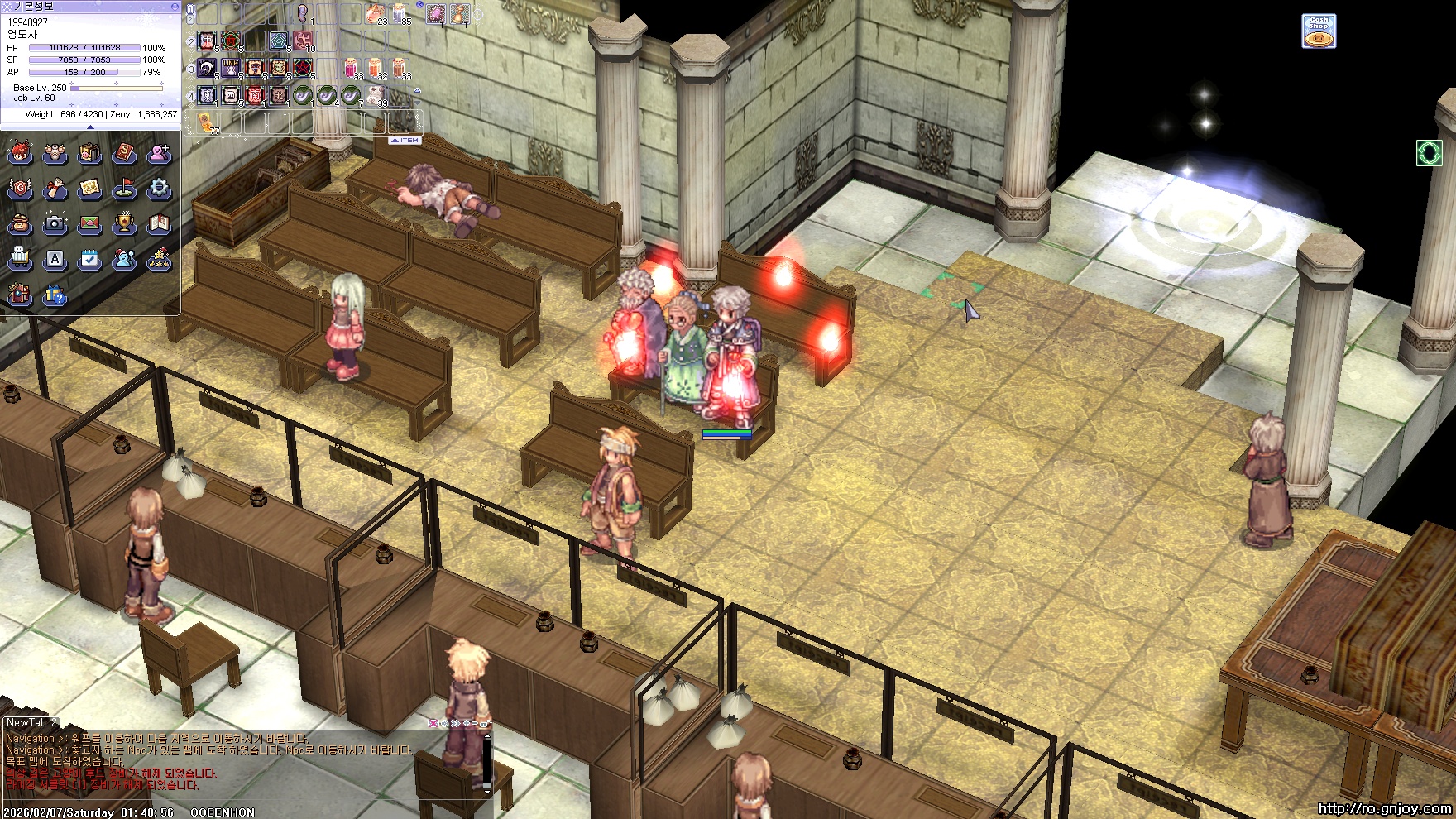Open the guild shield G icon
Viewport: 1456px width, 819px height.
coord(20,189)
